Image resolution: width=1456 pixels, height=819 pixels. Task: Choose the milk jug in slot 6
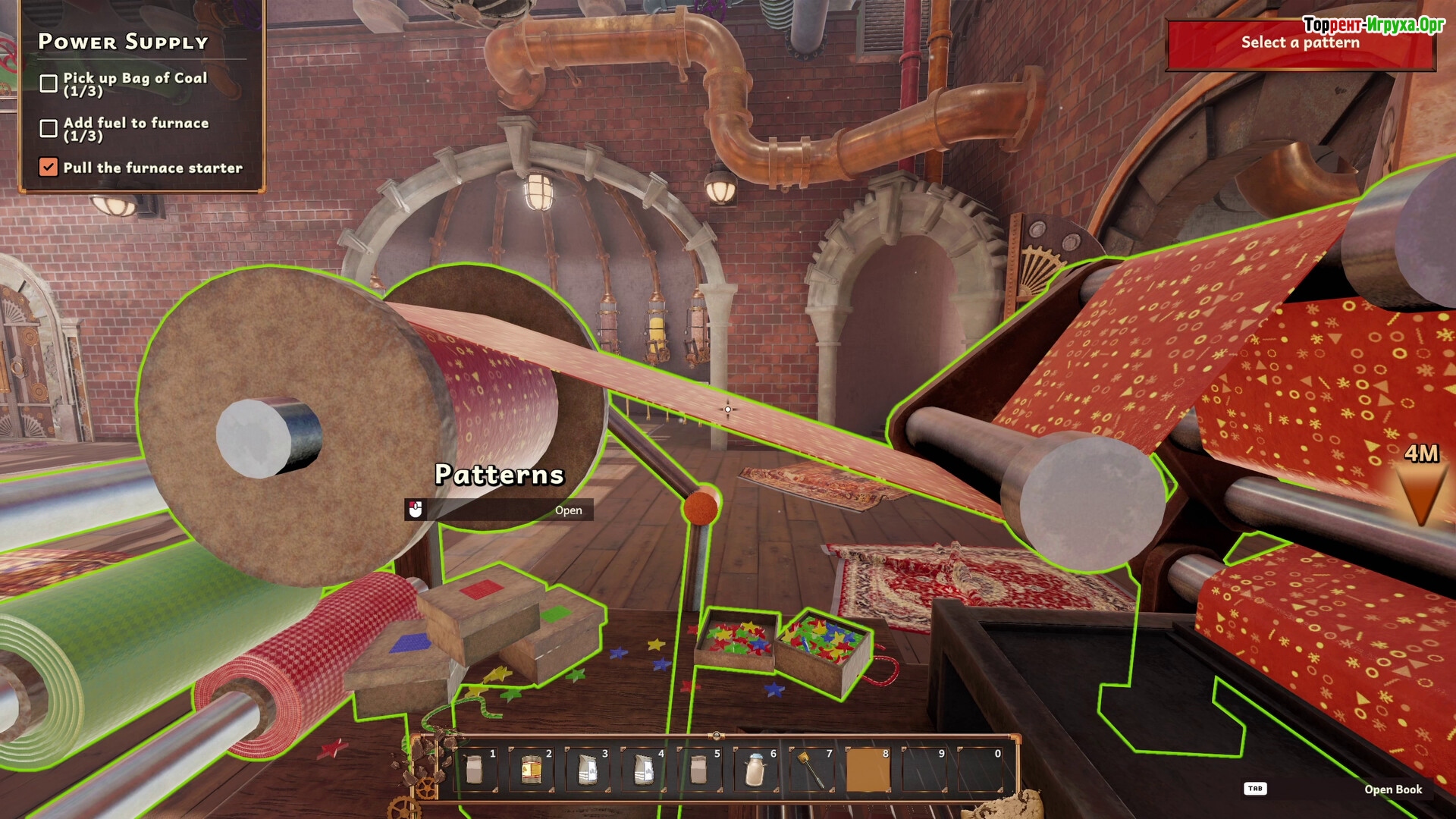(x=755, y=770)
